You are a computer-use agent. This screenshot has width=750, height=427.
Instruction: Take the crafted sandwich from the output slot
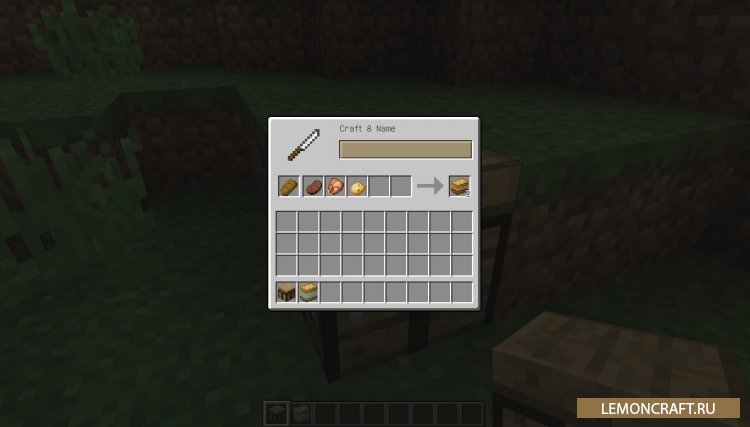459,186
